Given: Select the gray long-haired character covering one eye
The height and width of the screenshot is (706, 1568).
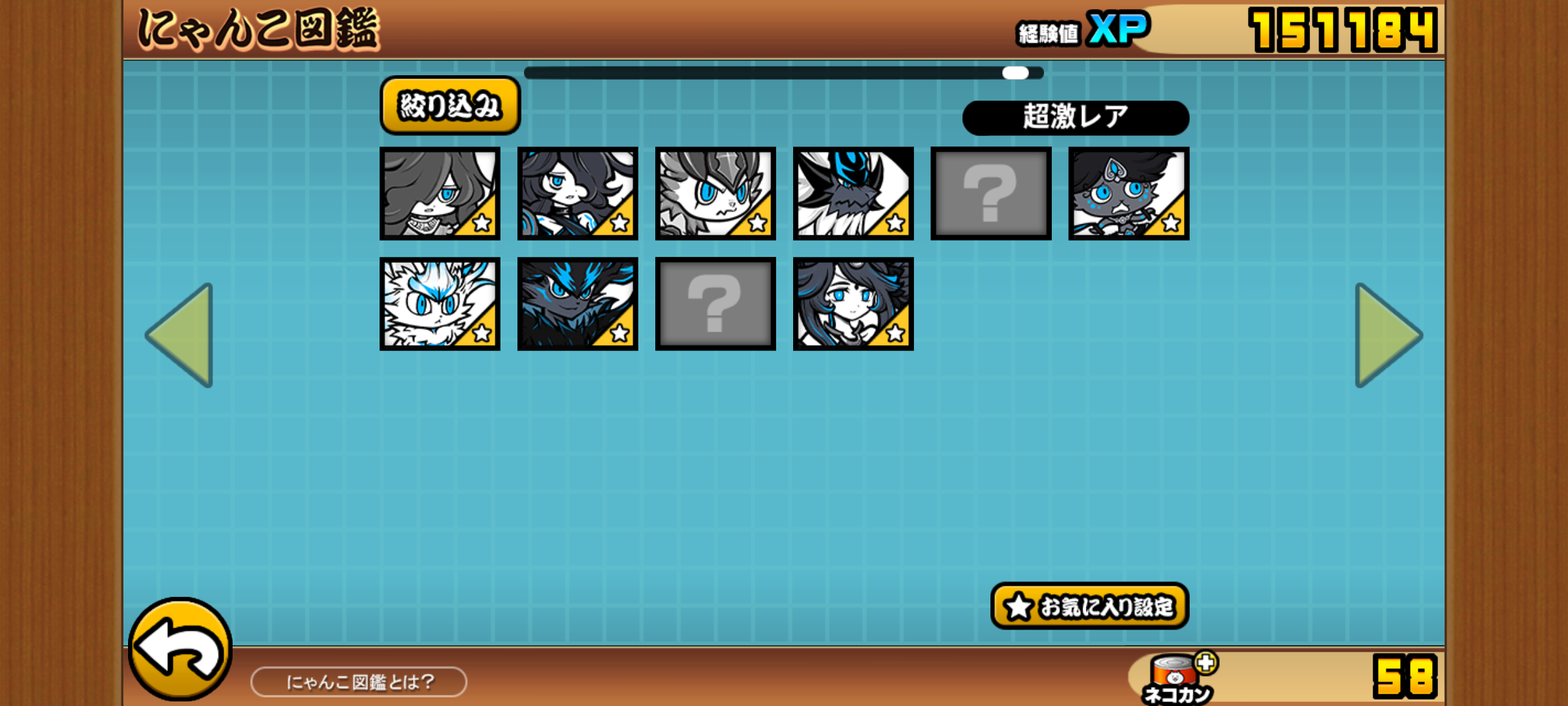Looking at the screenshot, I should pos(440,193).
